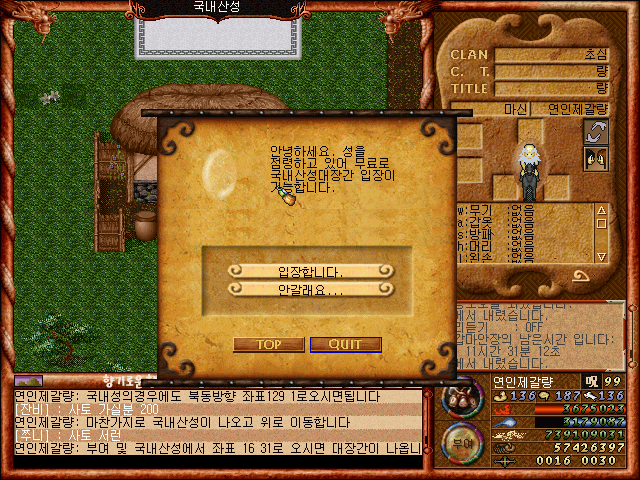Click the QUIT button in dialog
The height and width of the screenshot is (480, 640).
345,344
